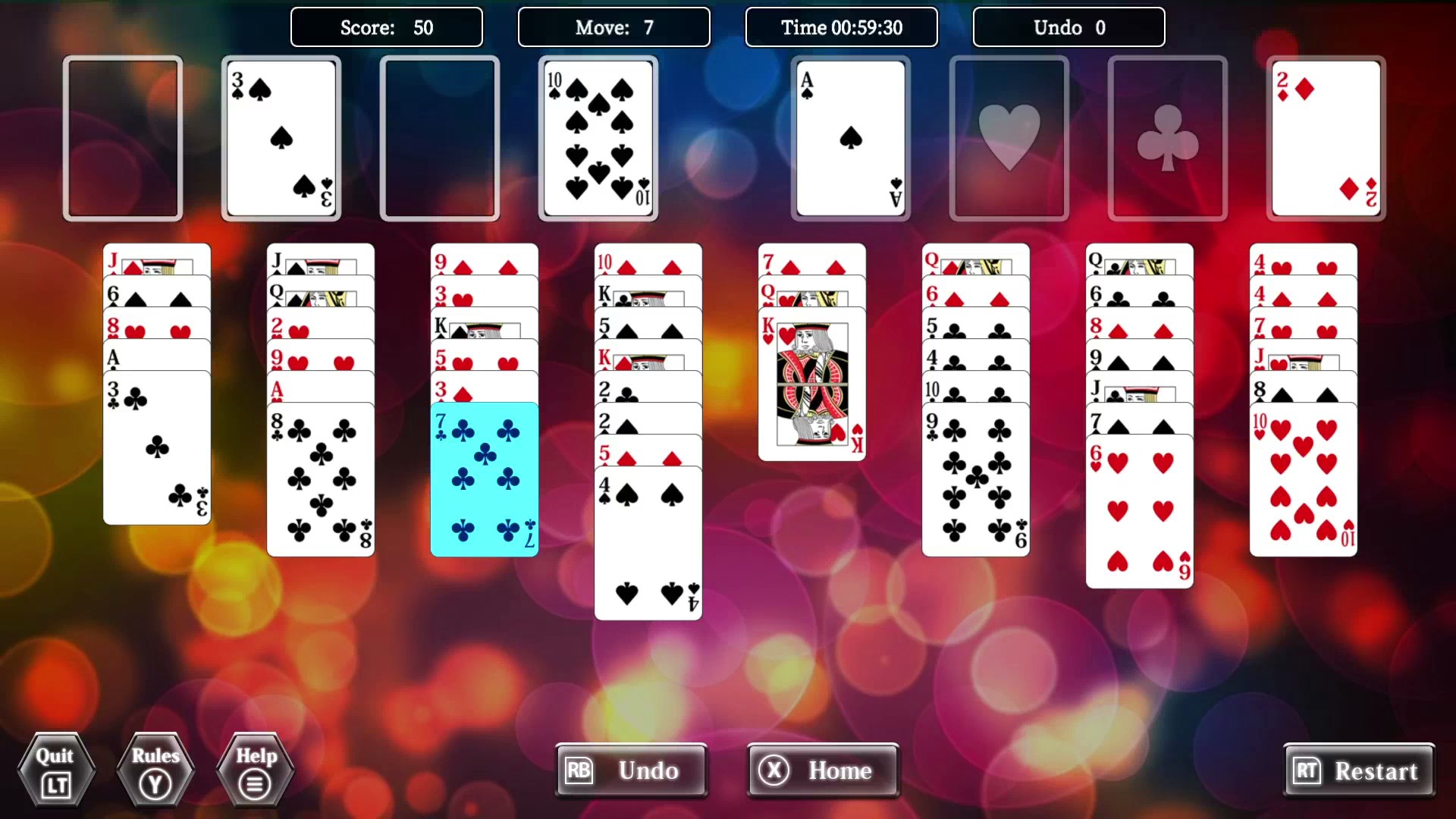
Task: Restart the current game
Action: (1360, 770)
